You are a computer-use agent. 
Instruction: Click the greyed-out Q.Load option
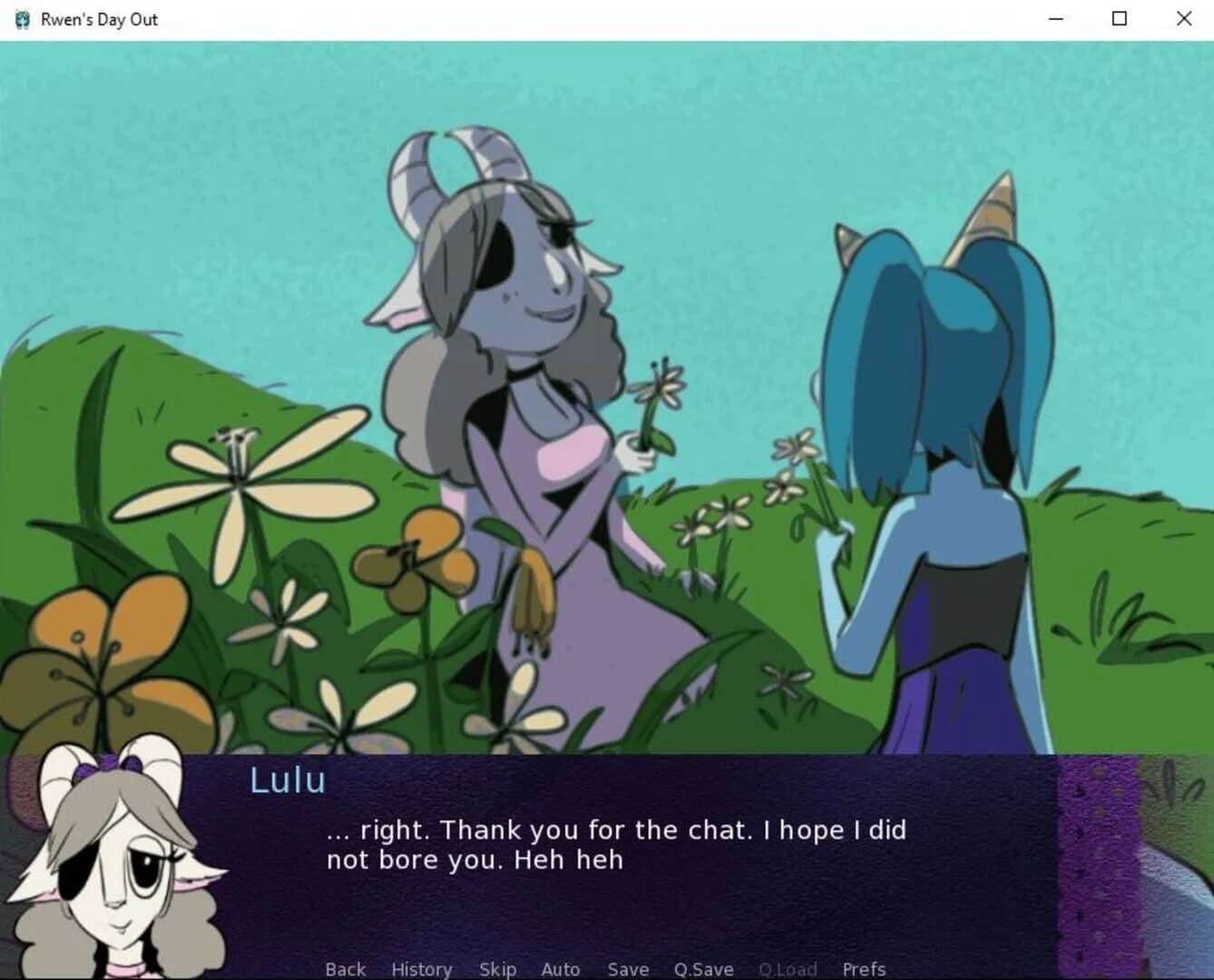point(788,969)
